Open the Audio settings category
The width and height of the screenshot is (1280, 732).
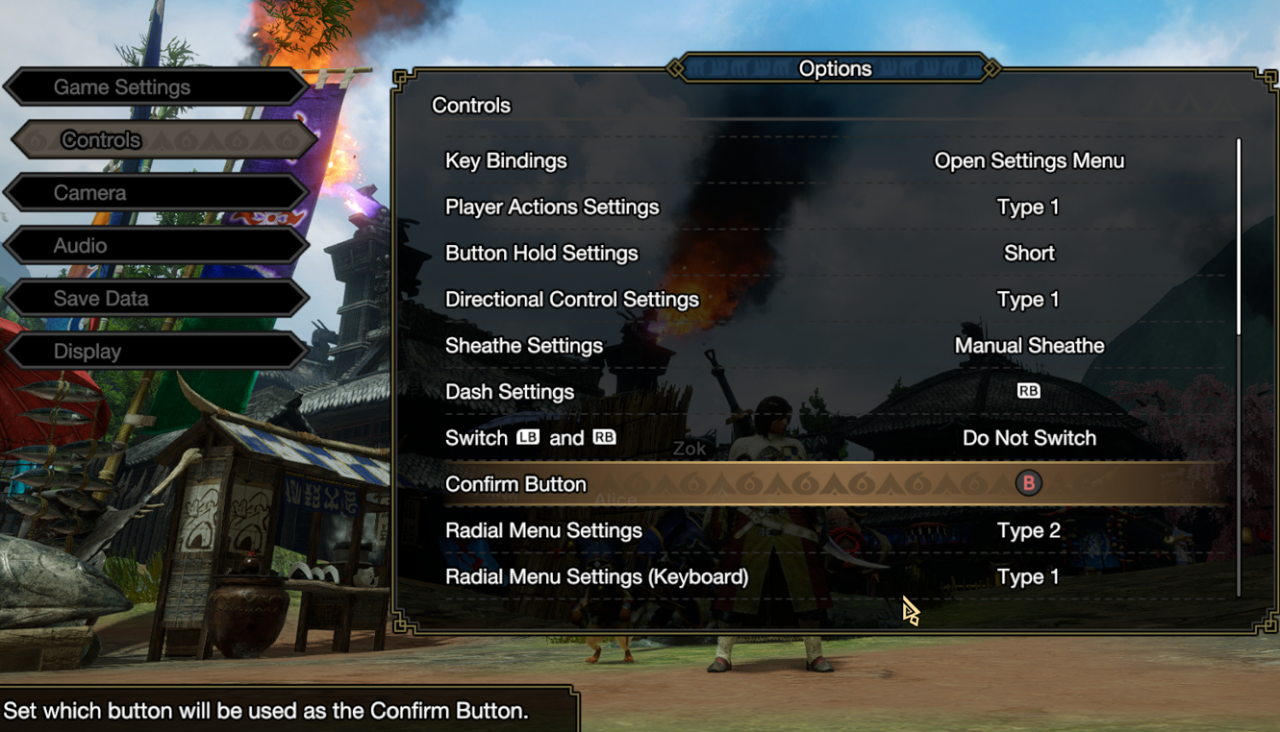coord(155,246)
